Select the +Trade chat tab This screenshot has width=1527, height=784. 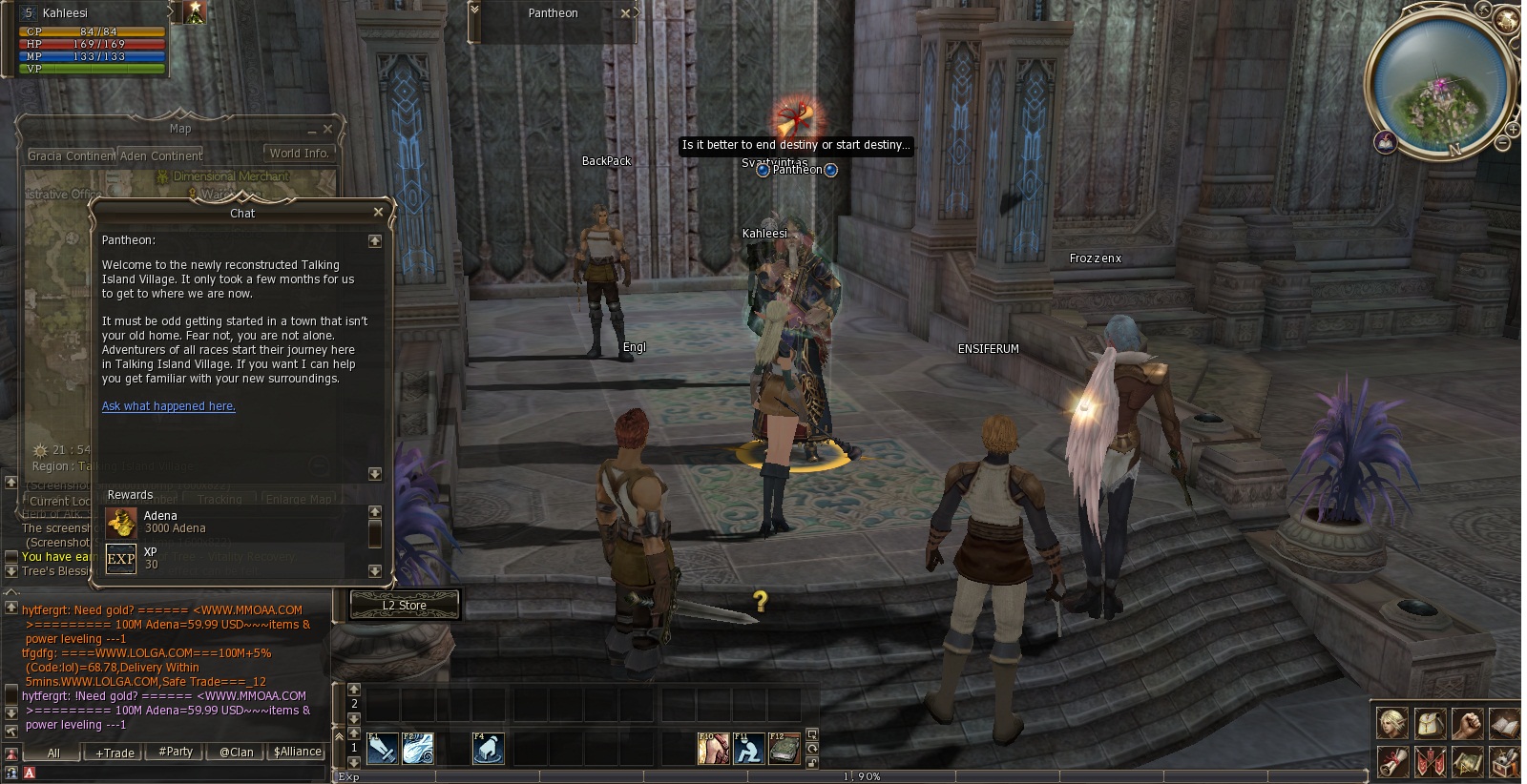(x=115, y=753)
